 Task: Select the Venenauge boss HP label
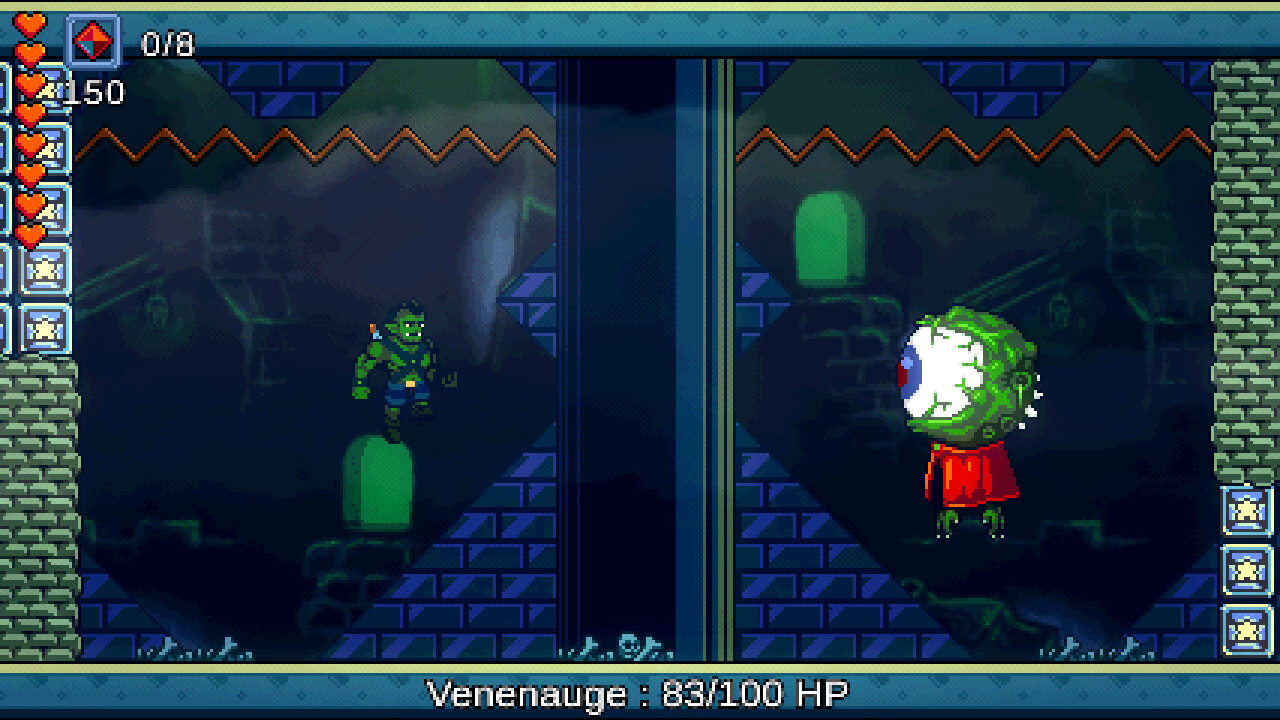(637, 692)
